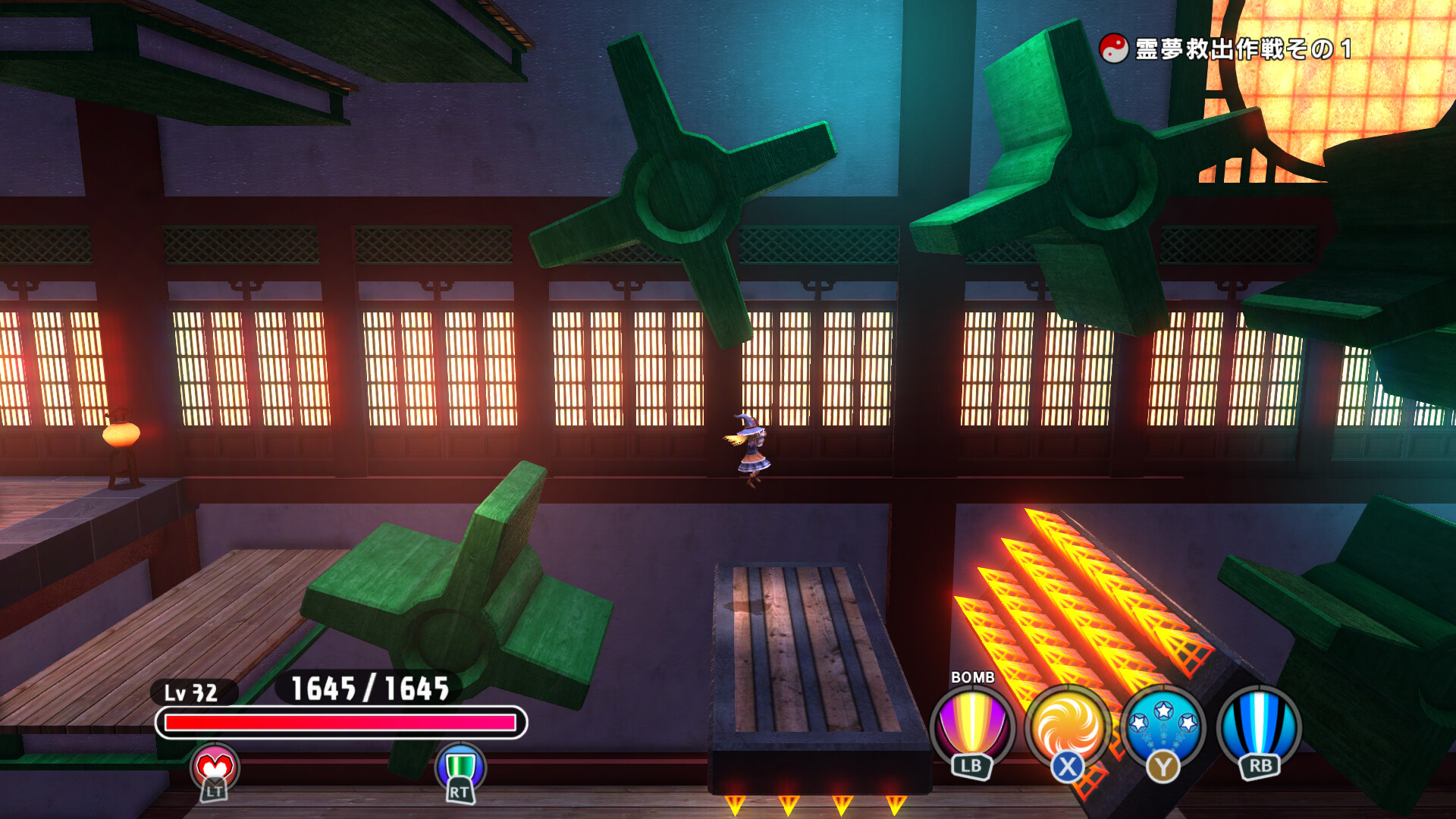Image resolution: width=1456 pixels, height=819 pixels.
Task: Select the pink heart ability icon
Action: point(215,768)
